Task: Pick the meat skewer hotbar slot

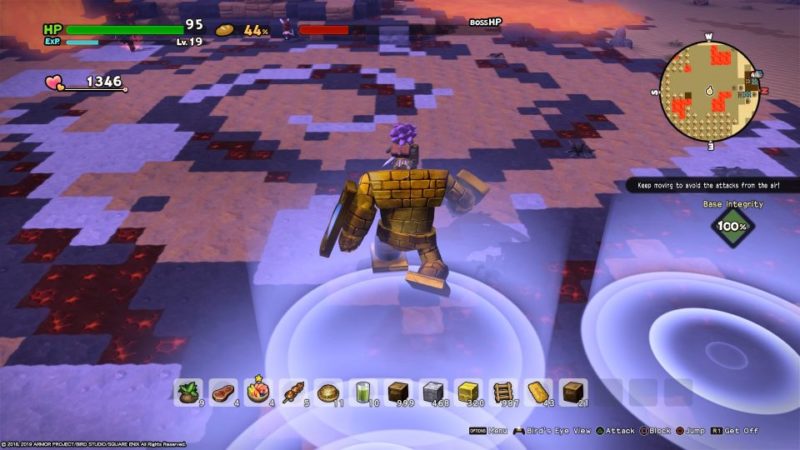Action: point(293,392)
